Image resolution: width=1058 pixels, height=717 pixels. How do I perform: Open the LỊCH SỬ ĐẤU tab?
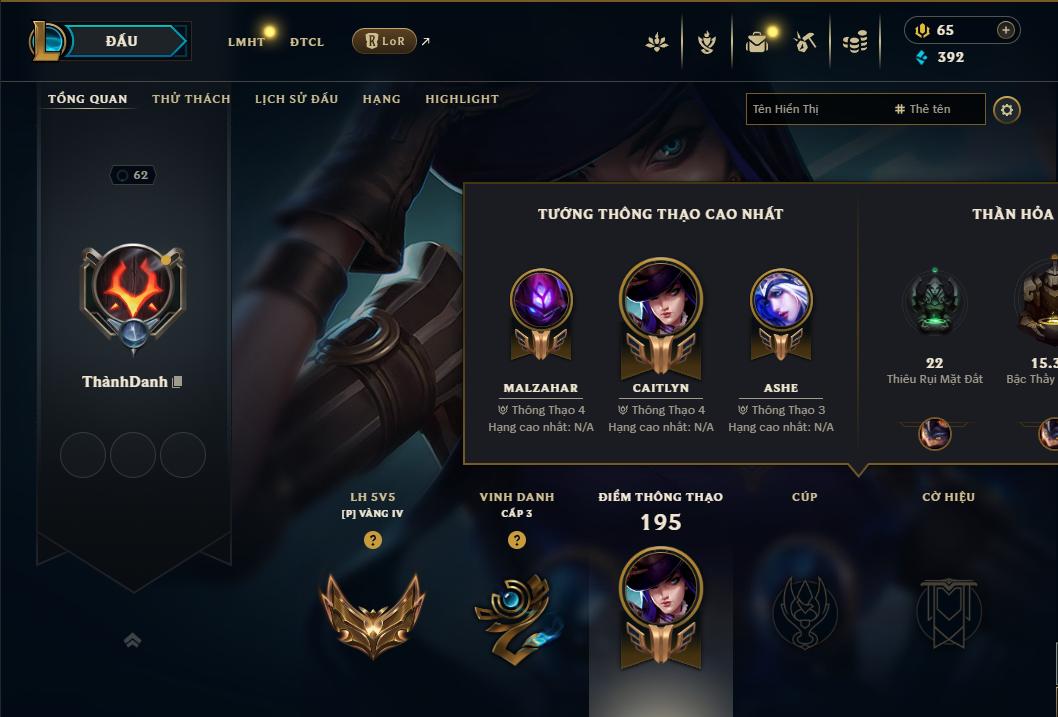click(296, 99)
